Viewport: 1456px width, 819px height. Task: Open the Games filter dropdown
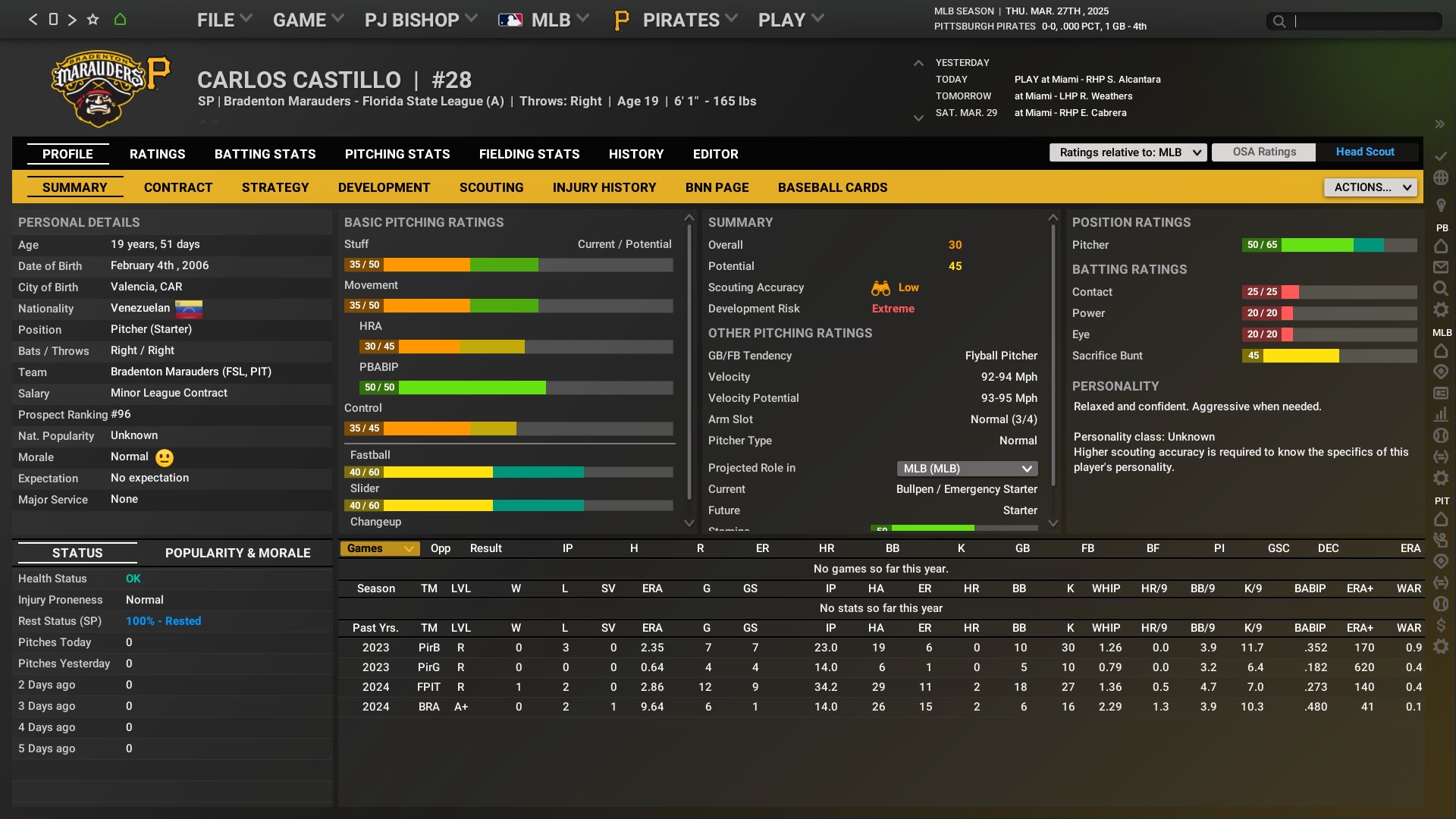point(379,548)
